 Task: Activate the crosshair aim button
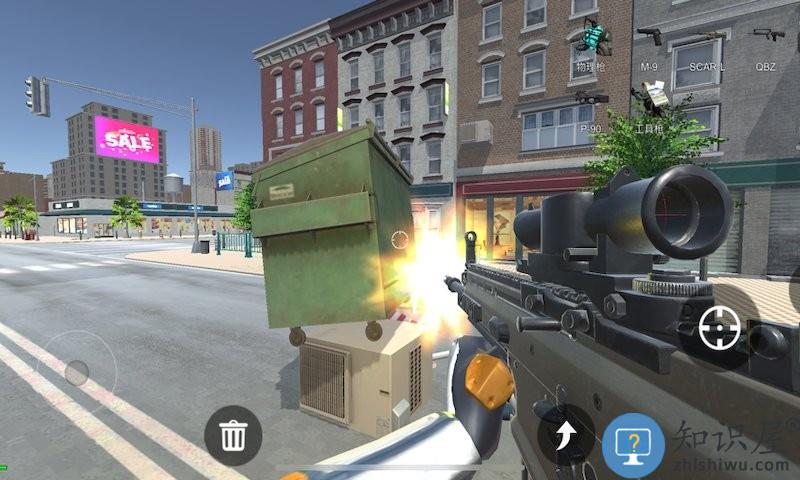(x=720, y=328)
